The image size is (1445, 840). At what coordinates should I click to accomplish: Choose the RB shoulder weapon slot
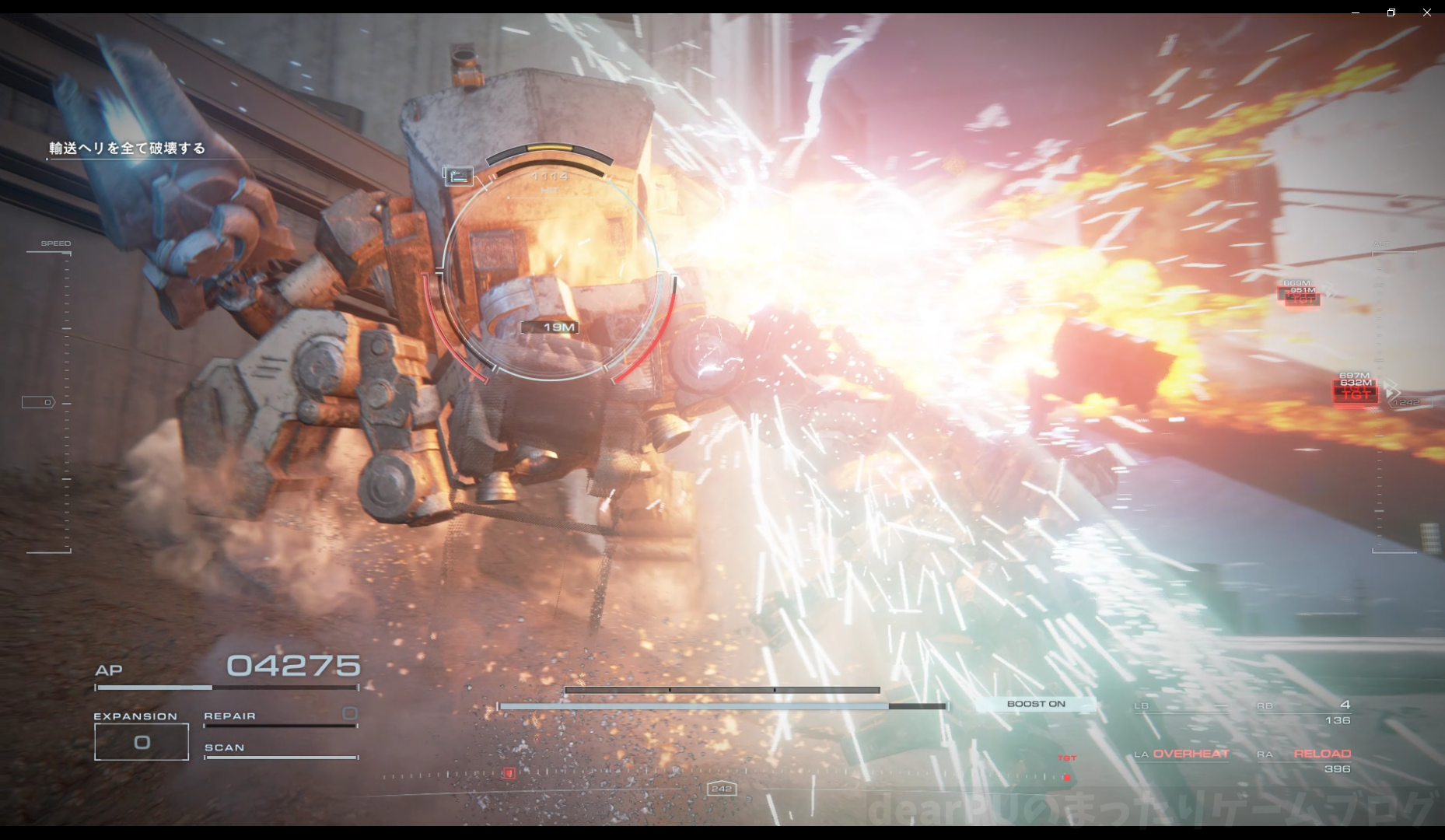click(x=1304, y=706)
